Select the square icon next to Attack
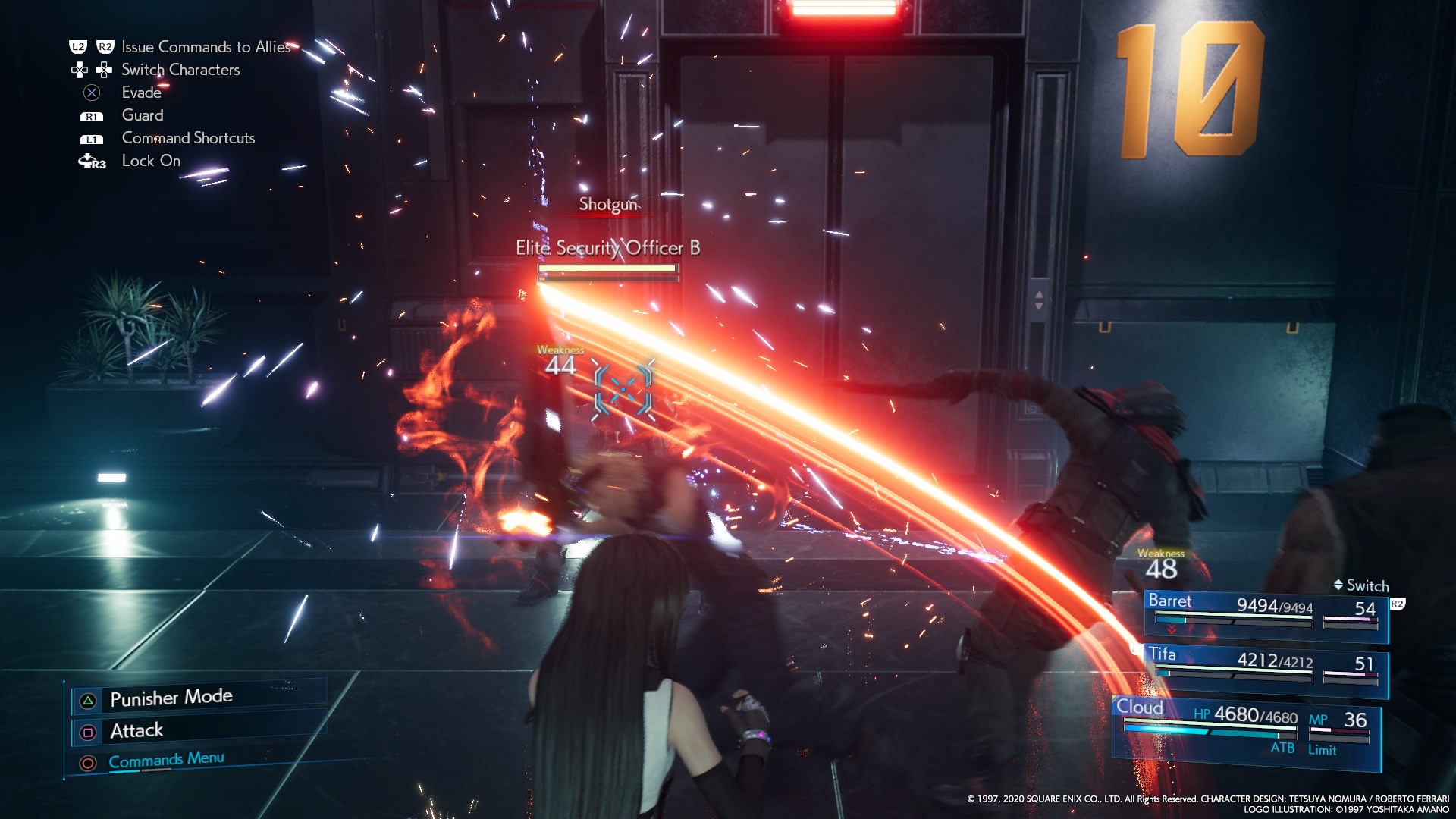This screenshot has width=1456, height=819. click(x=87, y=730)
